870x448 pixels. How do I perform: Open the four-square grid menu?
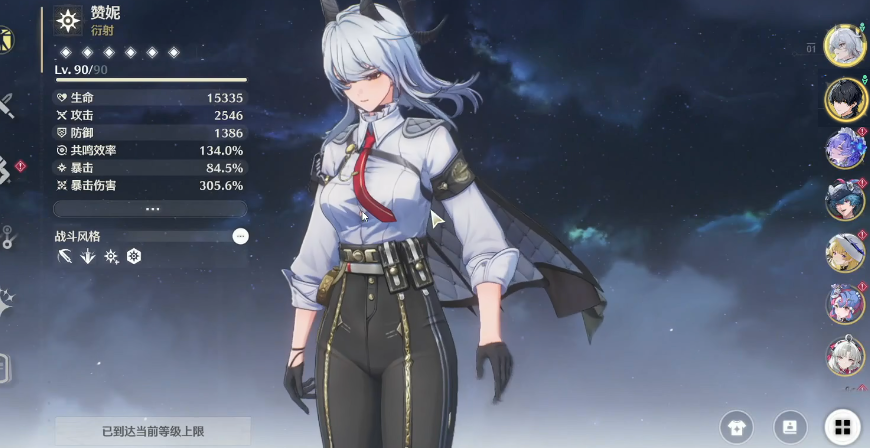[841, 428]
